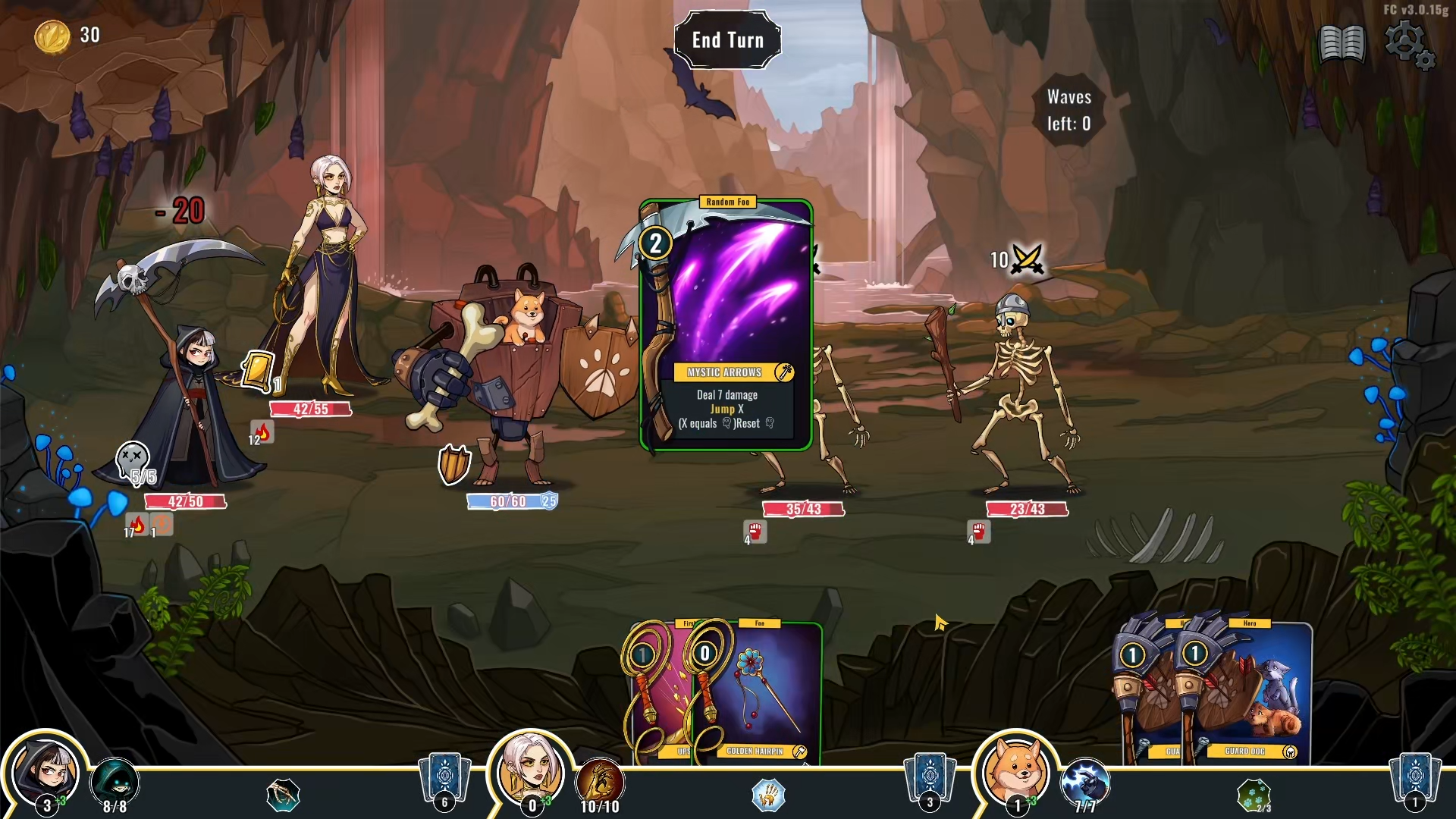The height and width of the screenshot is (819, 1456).
Task: Activate the hooded ghost skill icon
Action: [115, 783]
